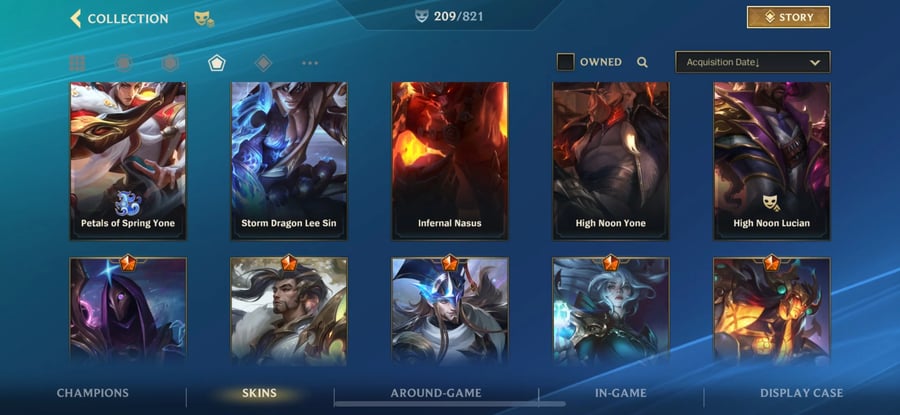Toggle the Owned checkbox
This screenshot has height=415, width=900.
565,62
